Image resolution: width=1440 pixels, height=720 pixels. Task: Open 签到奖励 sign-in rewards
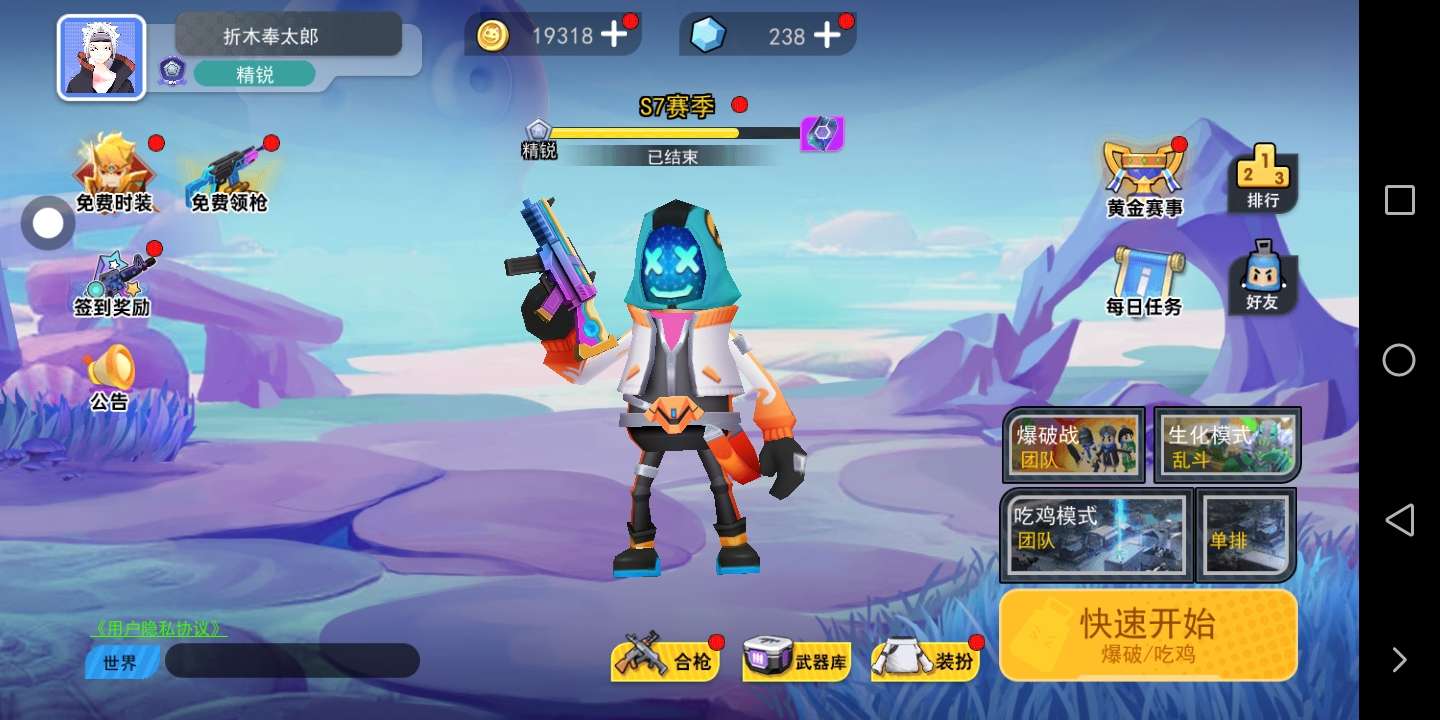112,285
